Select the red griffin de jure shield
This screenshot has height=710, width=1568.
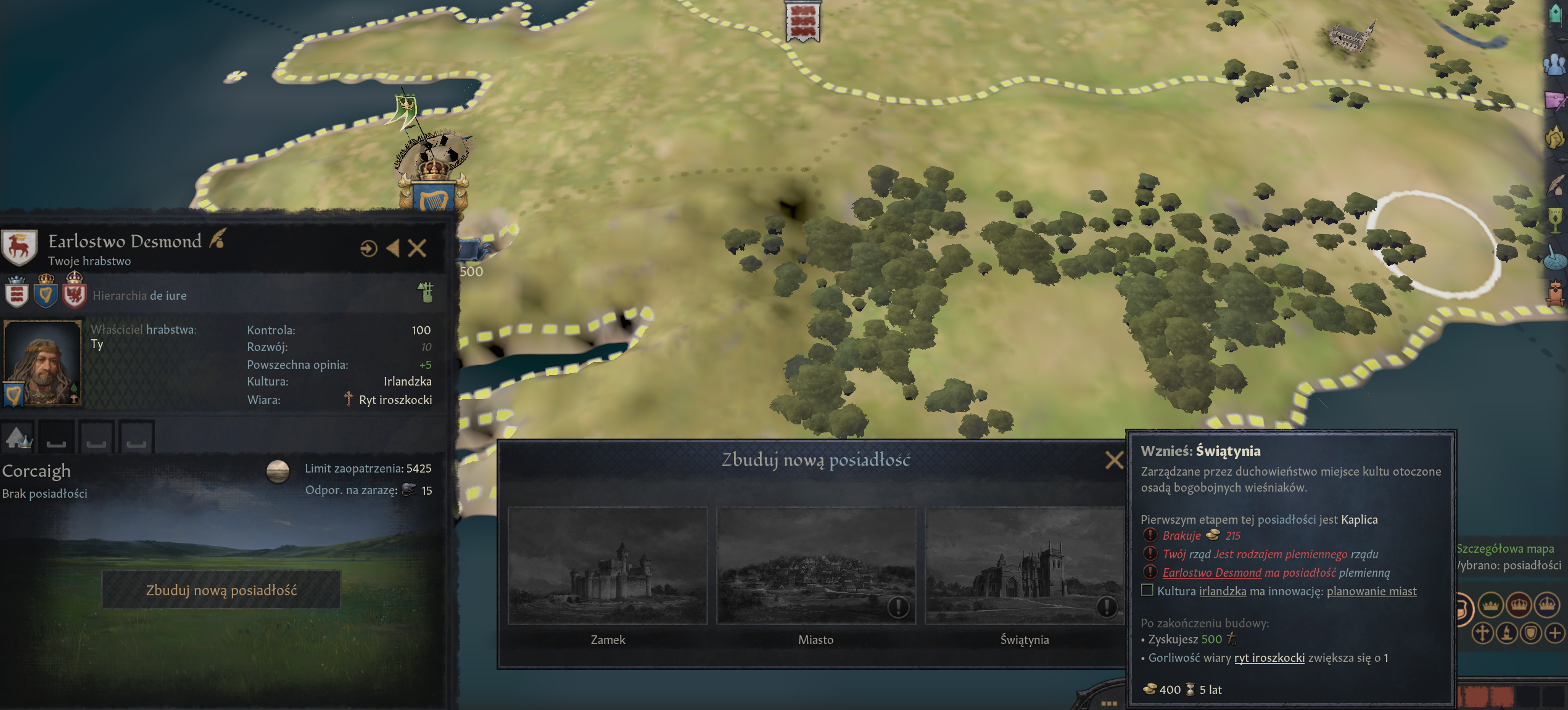pyautogui.click(x=74, y=292)
